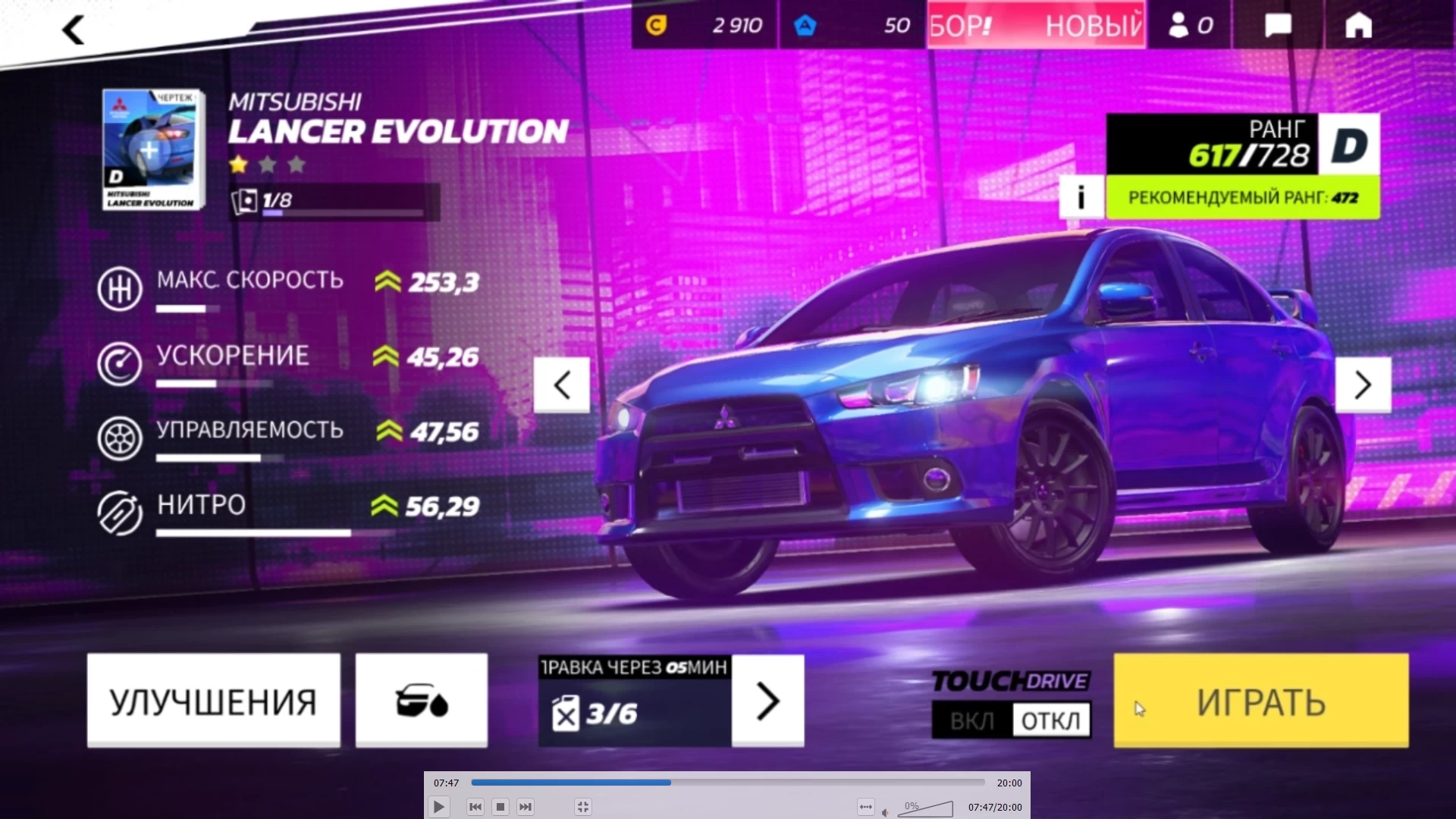
Task: Open the friends profile icon
Action: click(x=1190, y=25)
